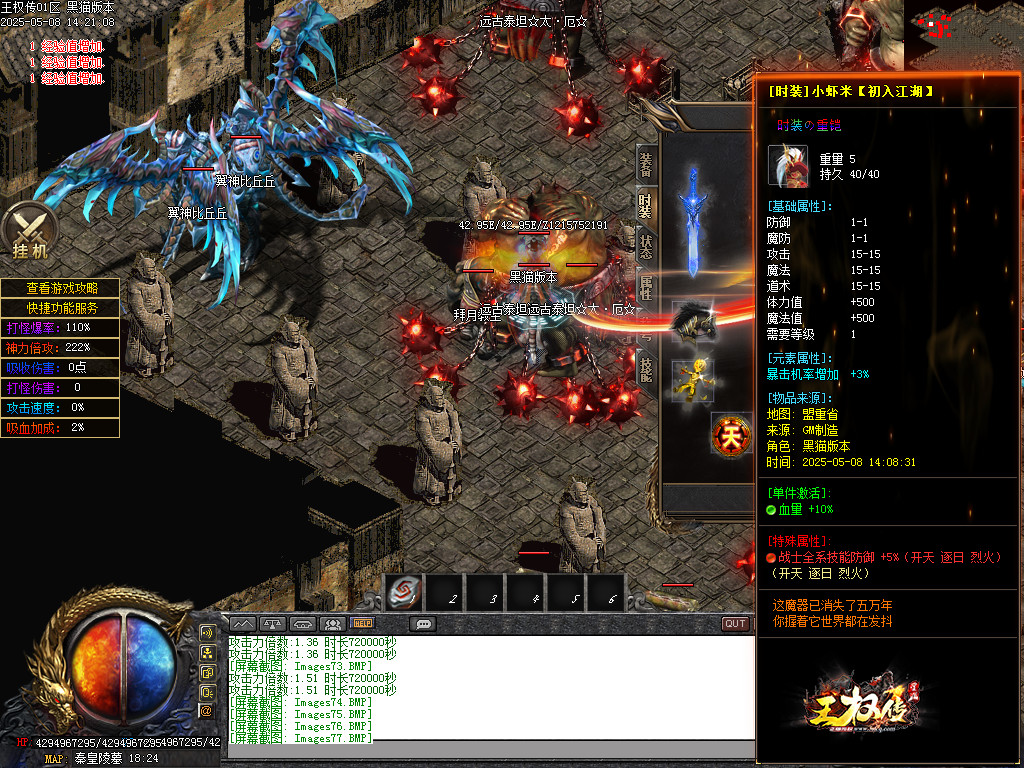Open the 查看游戏攻略 game guide

[61, 288]
